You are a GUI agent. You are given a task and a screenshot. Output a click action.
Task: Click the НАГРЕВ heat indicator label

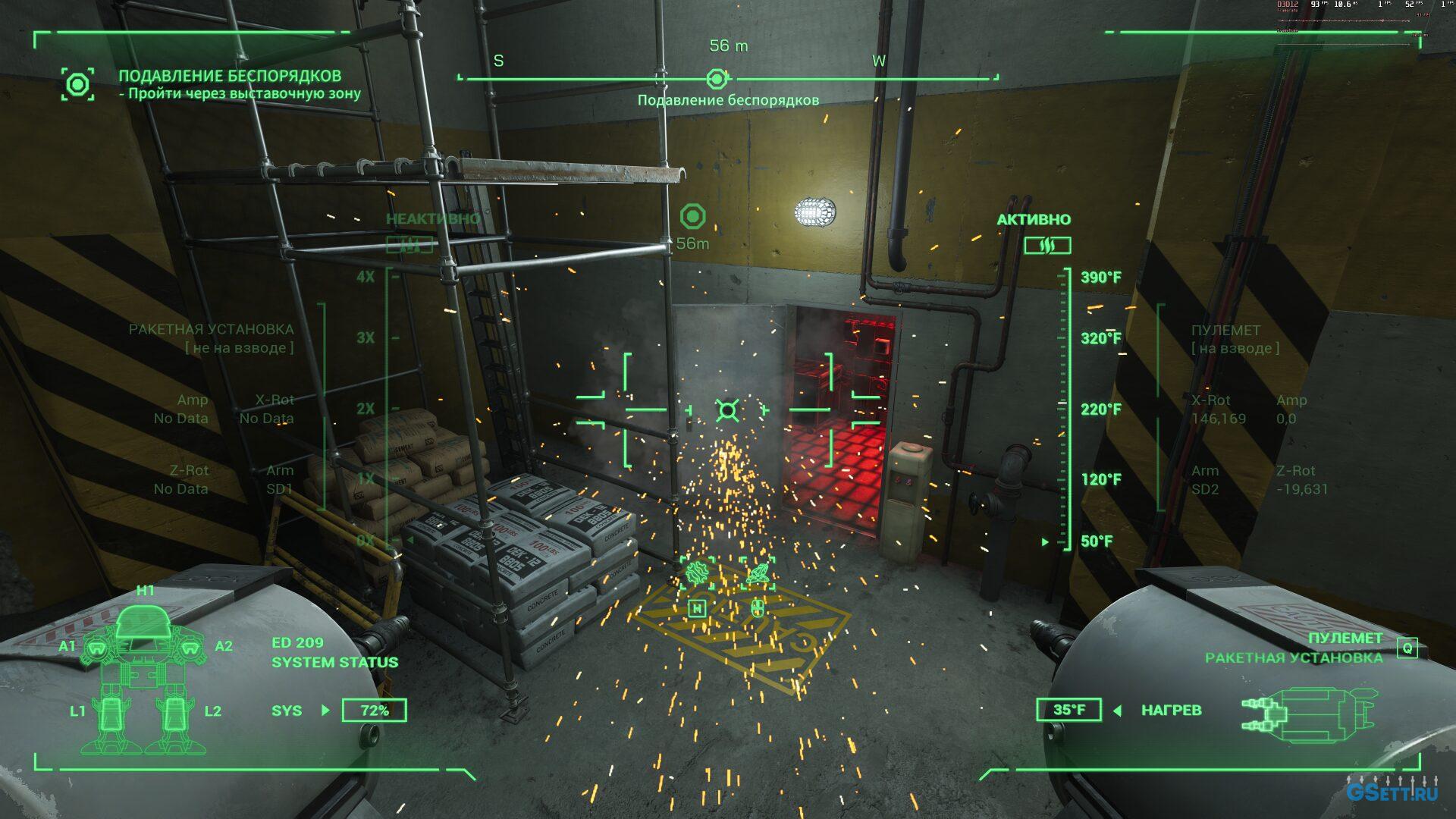tap(1171, 711)
